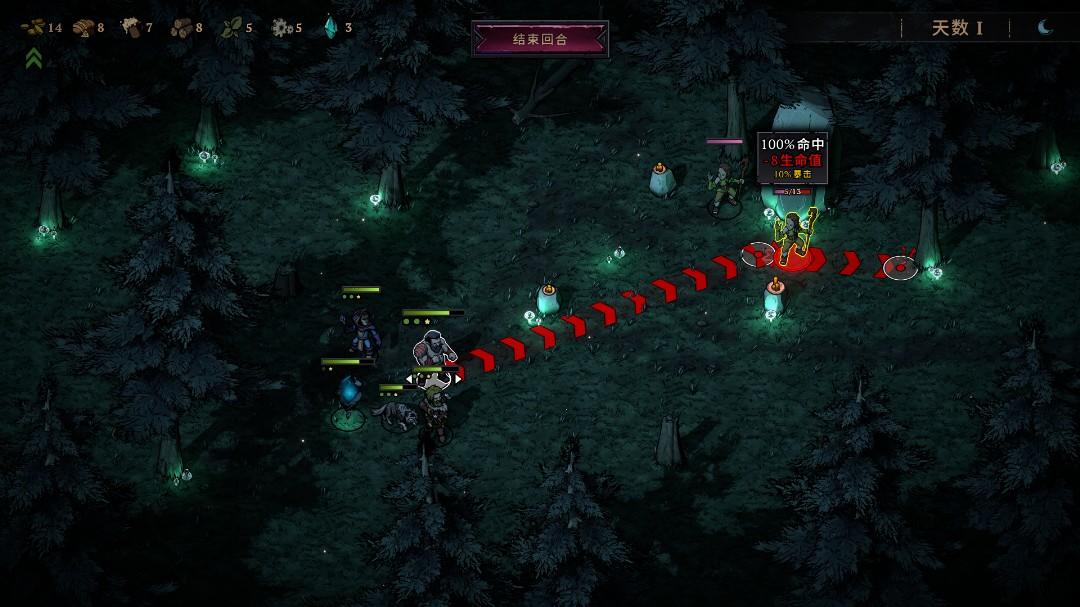End the turn with 结束回合 button

(540, 39)
